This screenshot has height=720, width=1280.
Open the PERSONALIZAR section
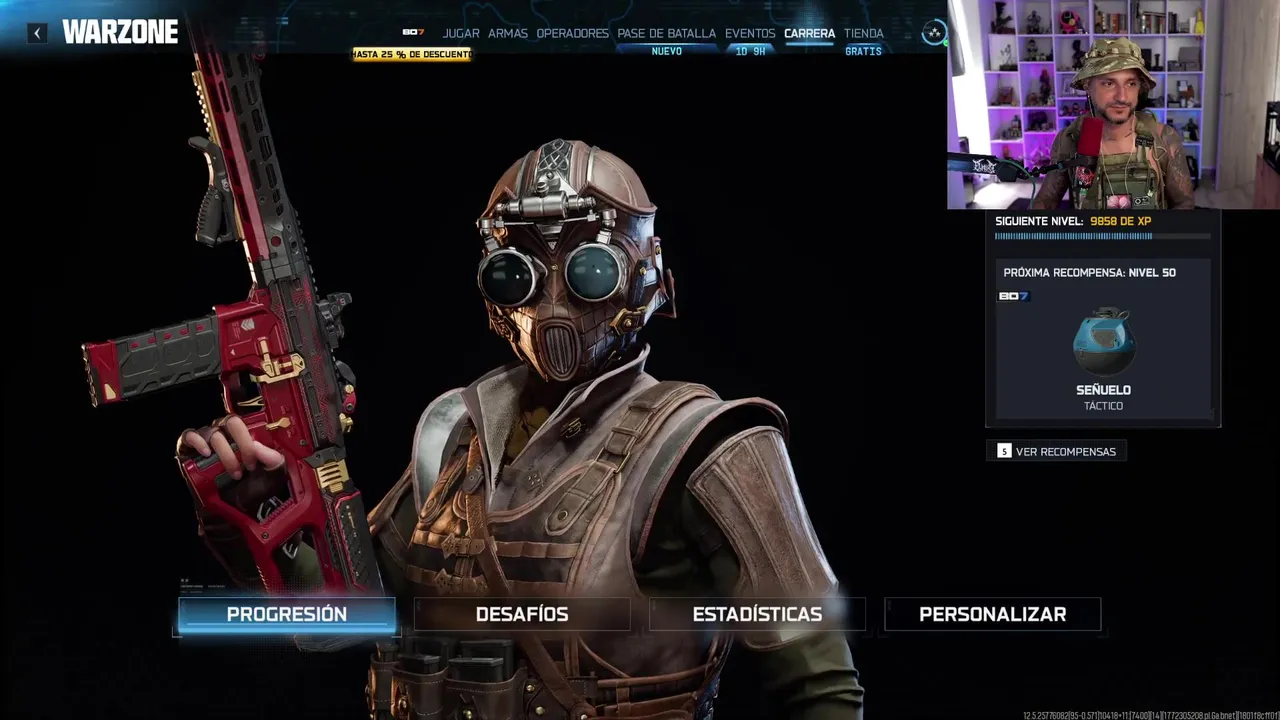coord(992,614)
